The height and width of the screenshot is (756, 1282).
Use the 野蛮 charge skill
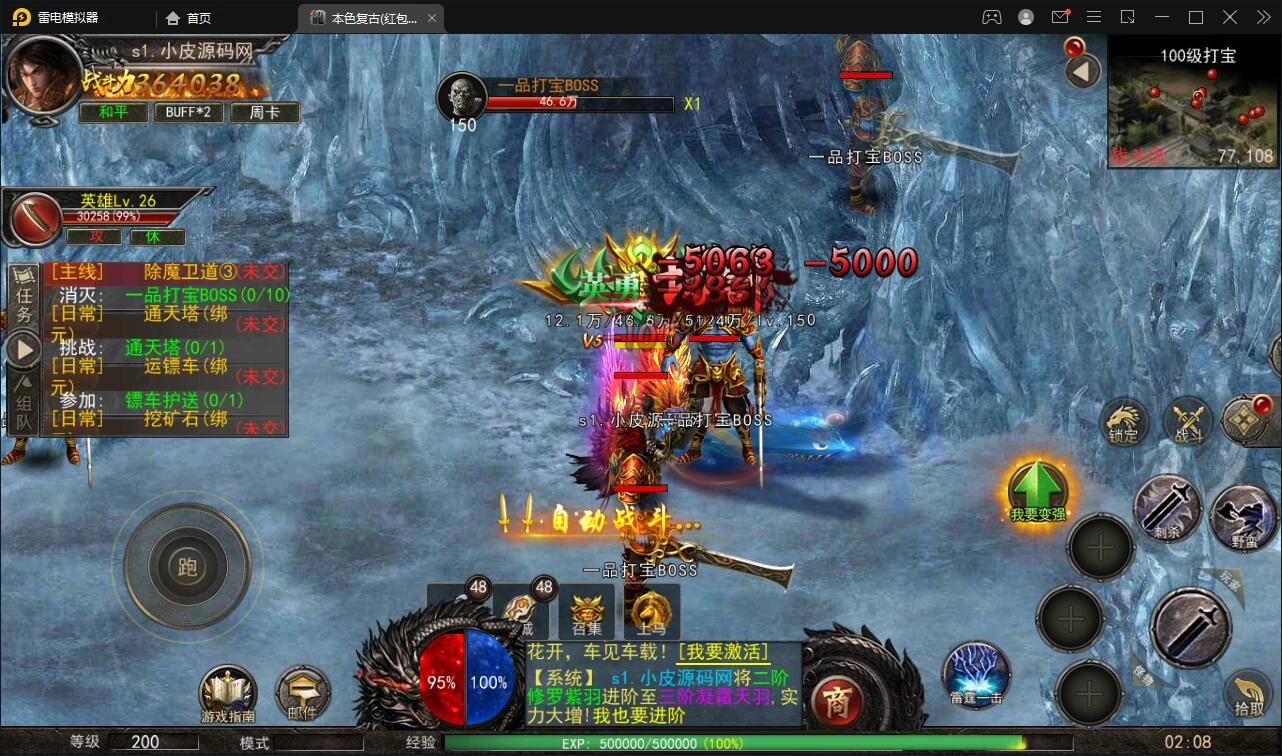coord(1244,518)
